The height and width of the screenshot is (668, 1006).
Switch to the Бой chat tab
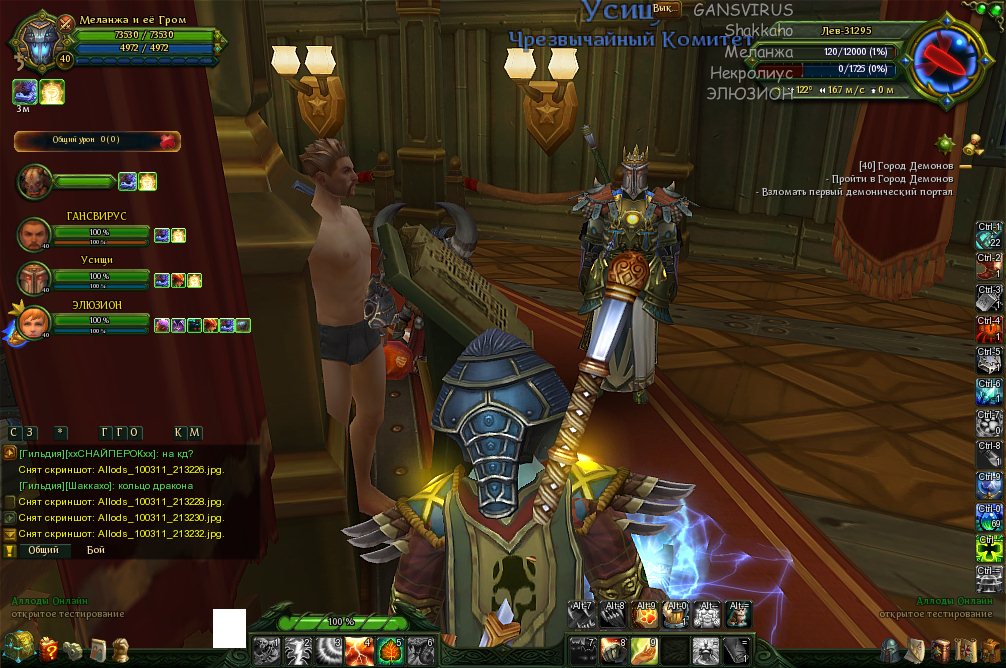tap(96, 550)
